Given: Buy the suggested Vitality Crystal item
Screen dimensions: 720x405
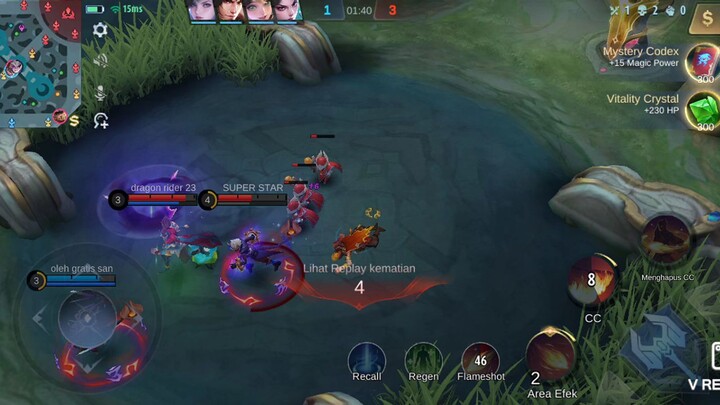Looking at the screenshot, I should (701, 109).
